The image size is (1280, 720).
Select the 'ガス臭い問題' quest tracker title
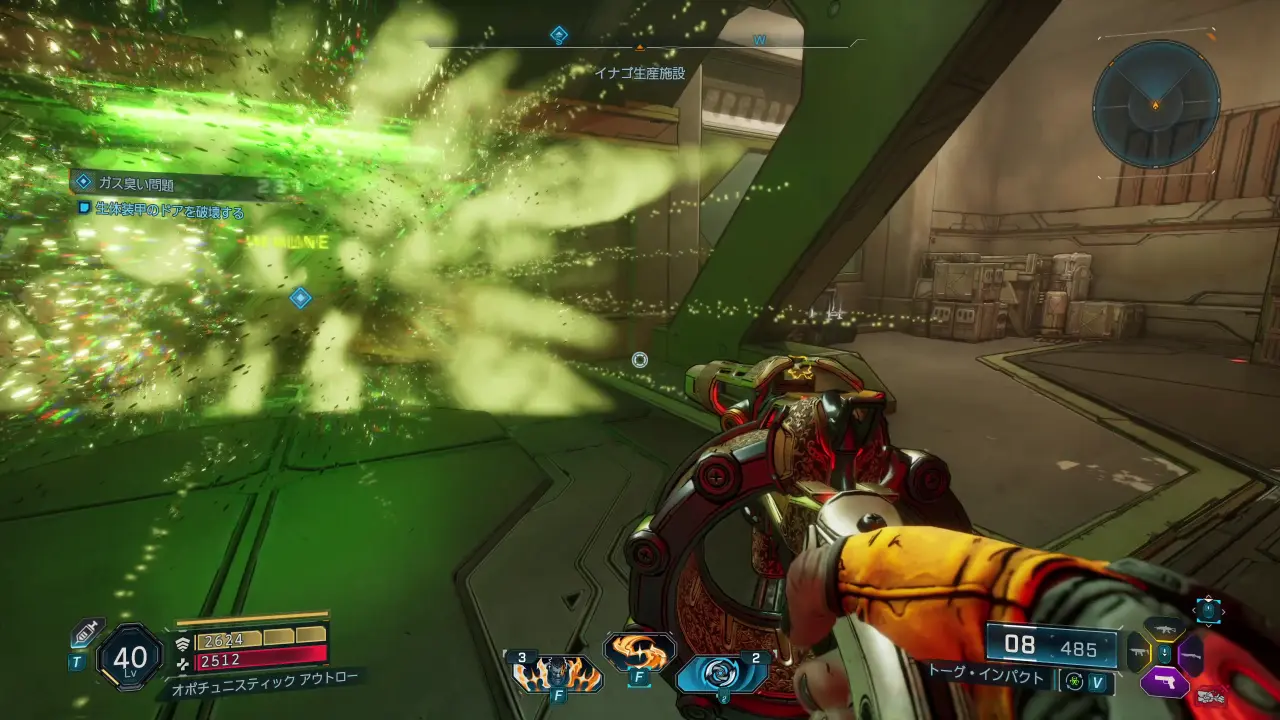click(136, 183)
